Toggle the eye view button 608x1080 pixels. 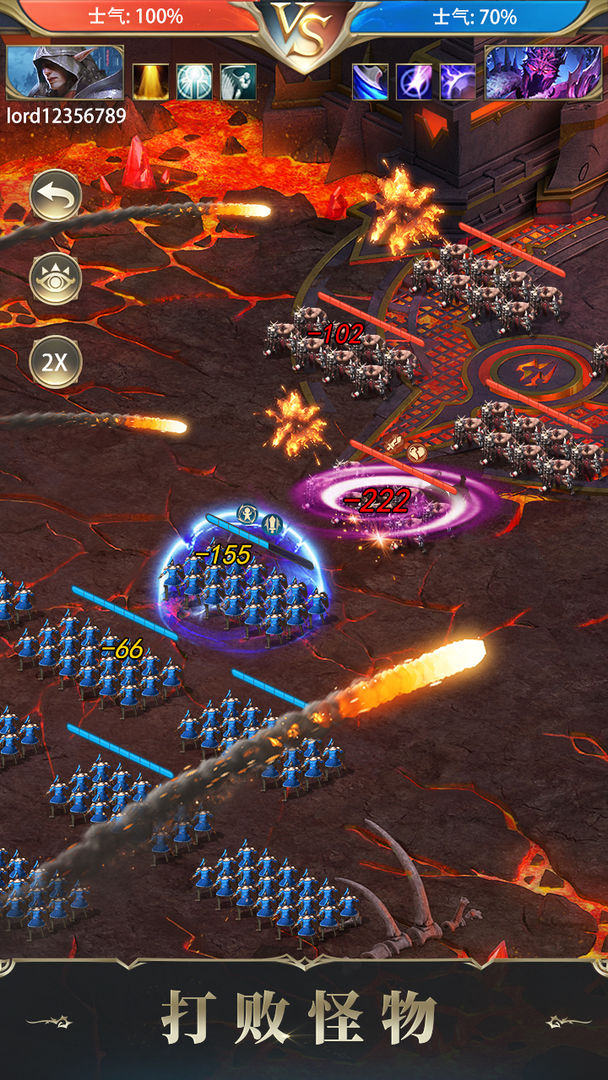(55, 279)
